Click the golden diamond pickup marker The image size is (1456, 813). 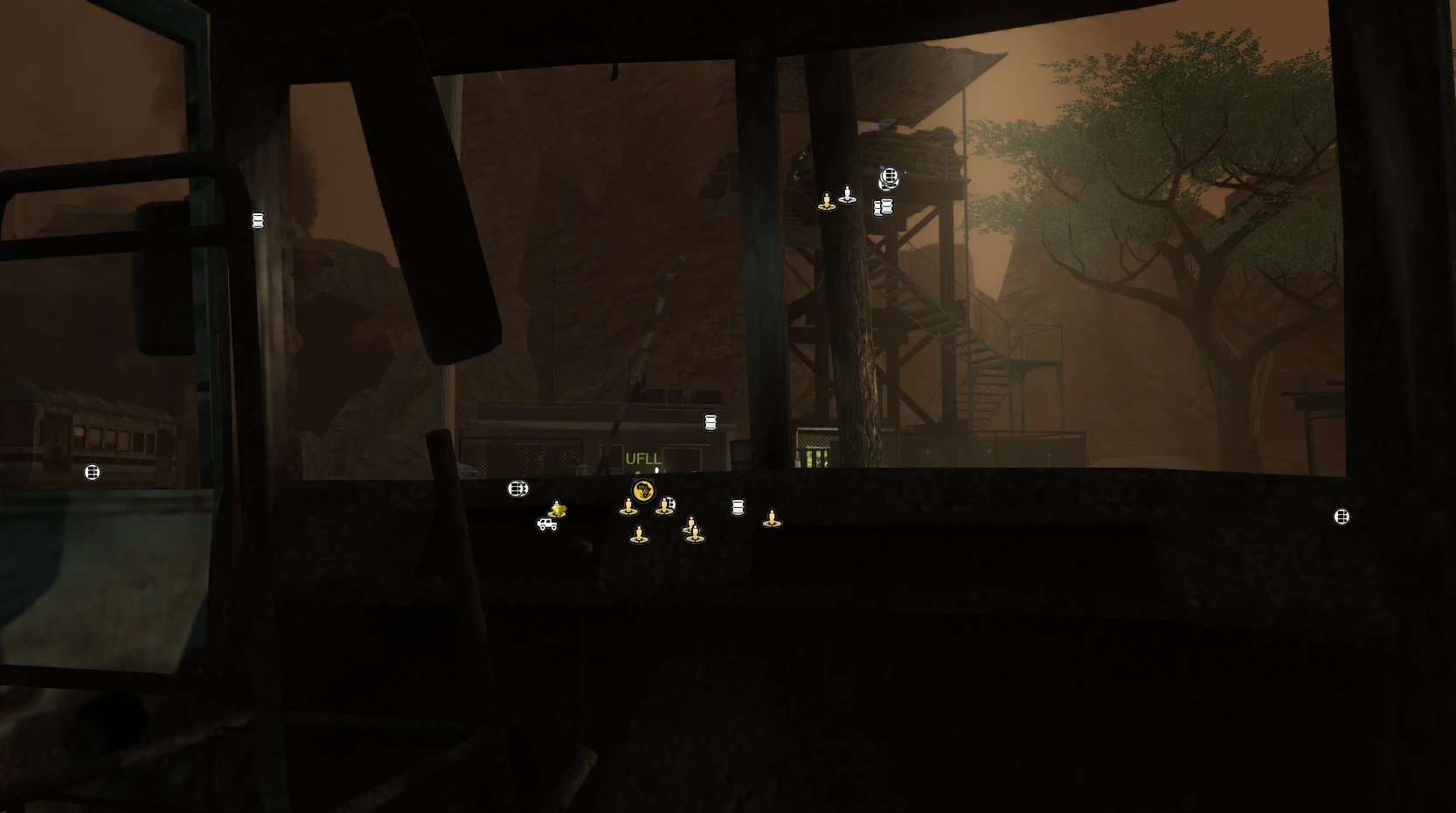[x=558, y=511]
